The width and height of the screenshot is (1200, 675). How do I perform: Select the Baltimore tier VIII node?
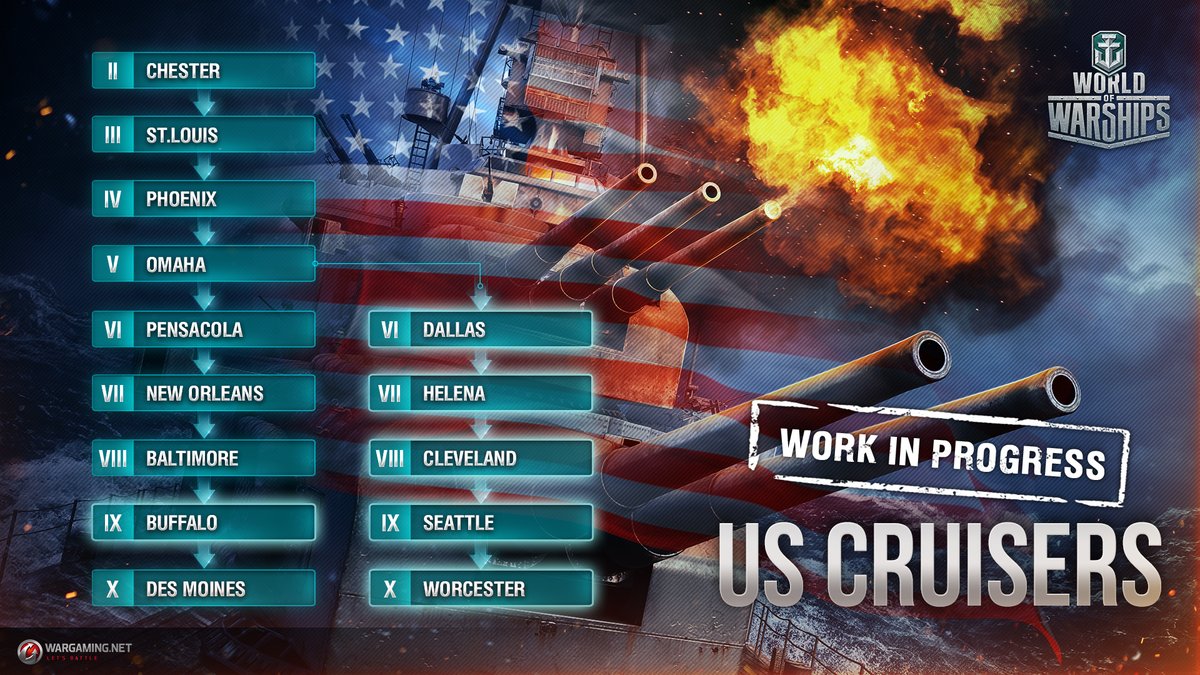(204, 458)
